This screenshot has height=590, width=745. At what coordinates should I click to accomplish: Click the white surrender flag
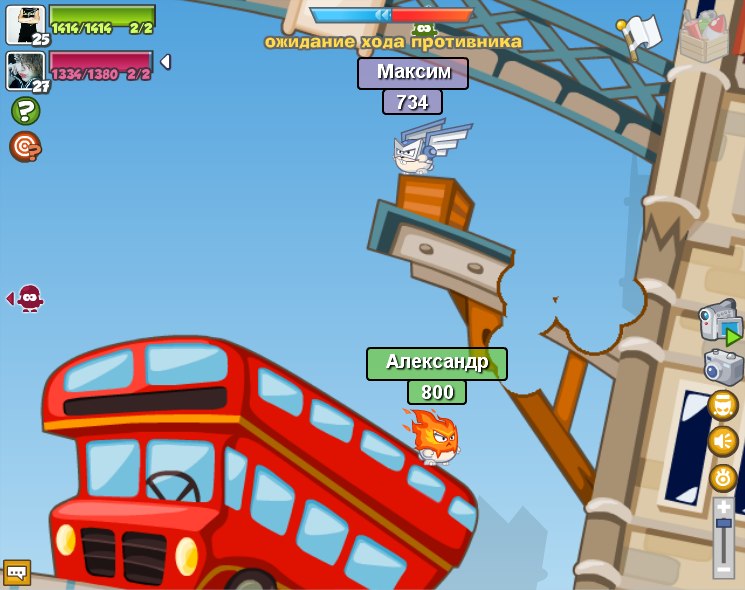pos(639,35)
